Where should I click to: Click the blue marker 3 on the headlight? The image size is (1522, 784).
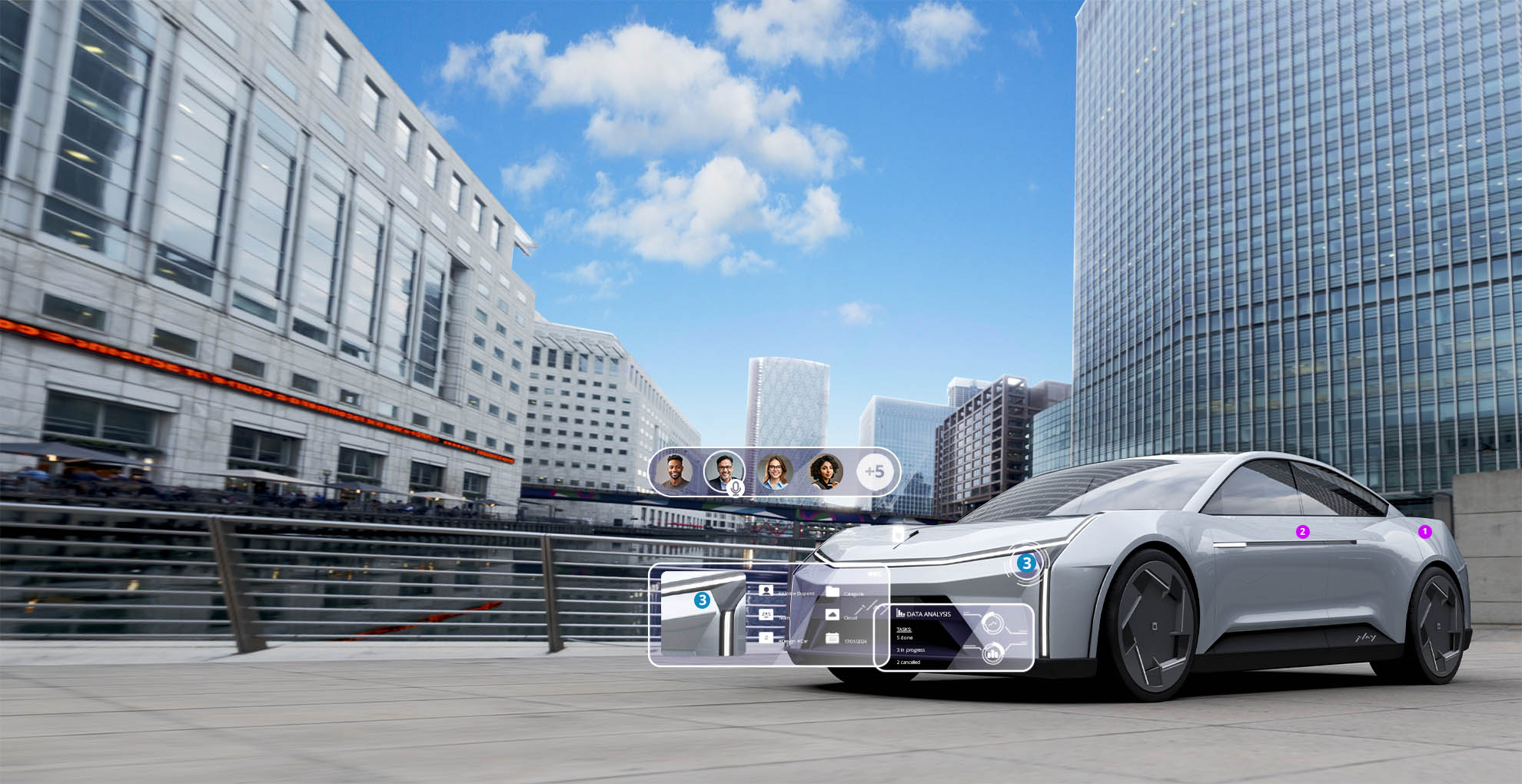pyautogui.click(x=1025, y=563)
